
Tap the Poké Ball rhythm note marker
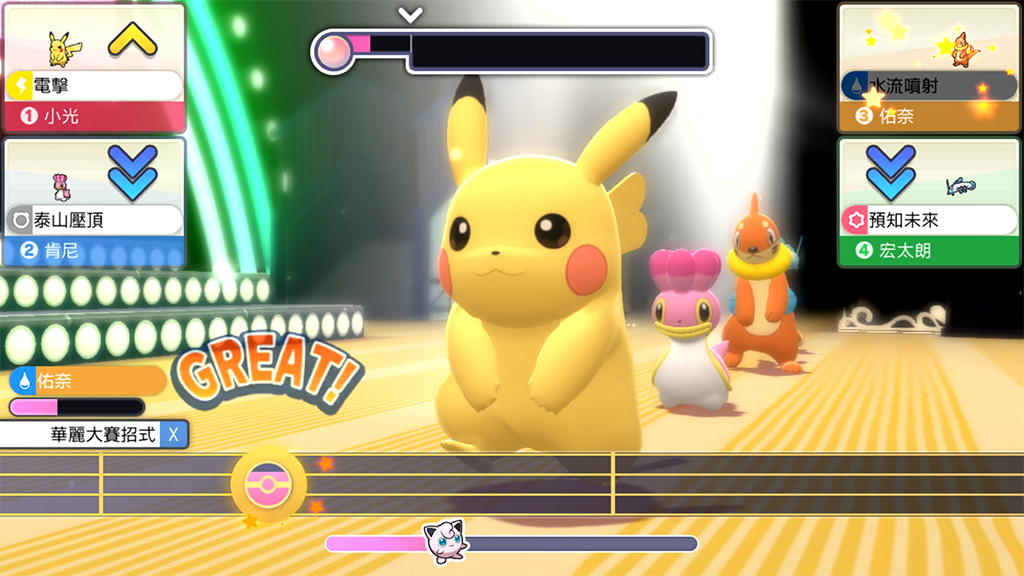267,484
